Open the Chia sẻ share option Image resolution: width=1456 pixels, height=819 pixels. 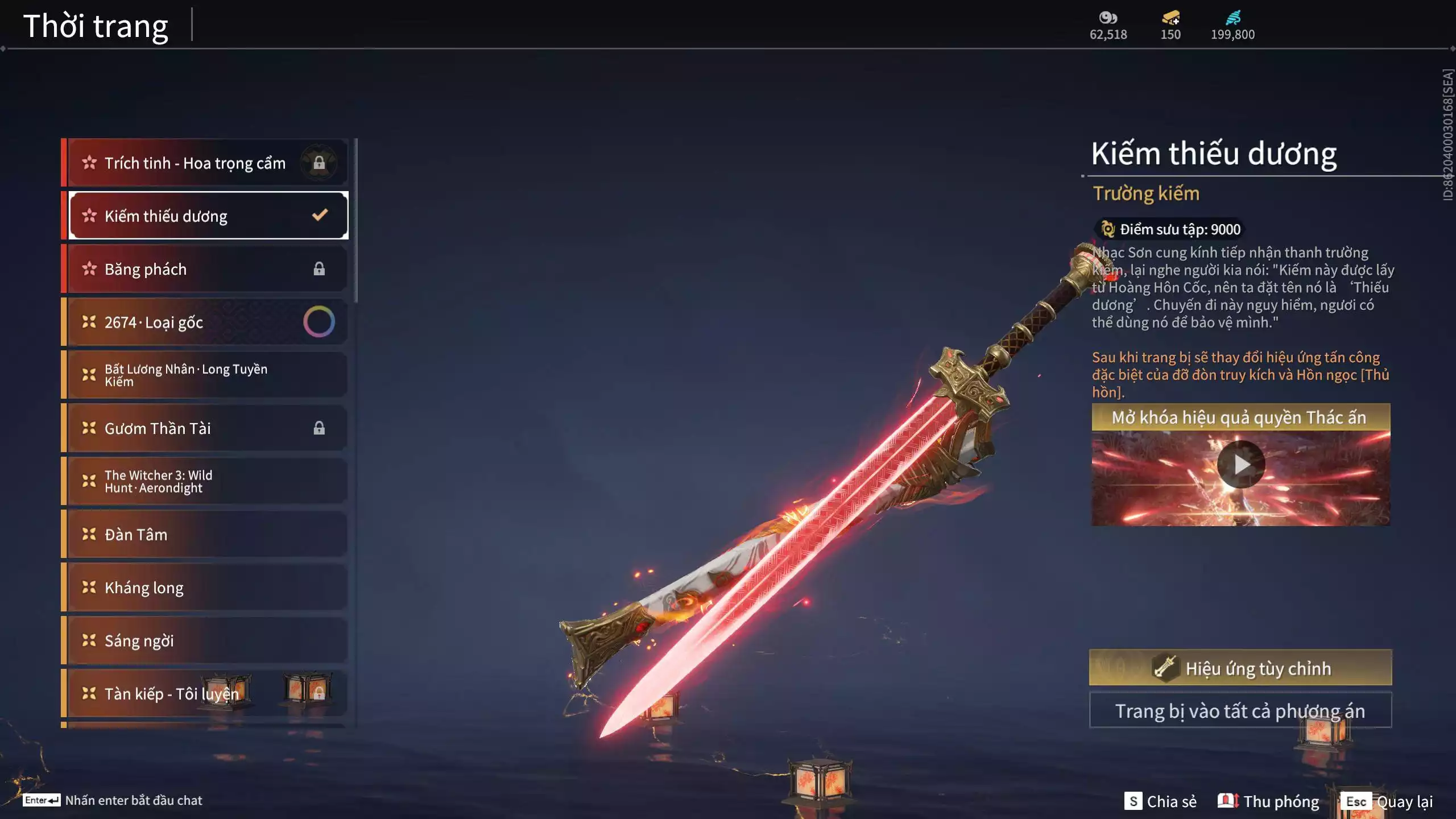click(x=1161, y=801)
